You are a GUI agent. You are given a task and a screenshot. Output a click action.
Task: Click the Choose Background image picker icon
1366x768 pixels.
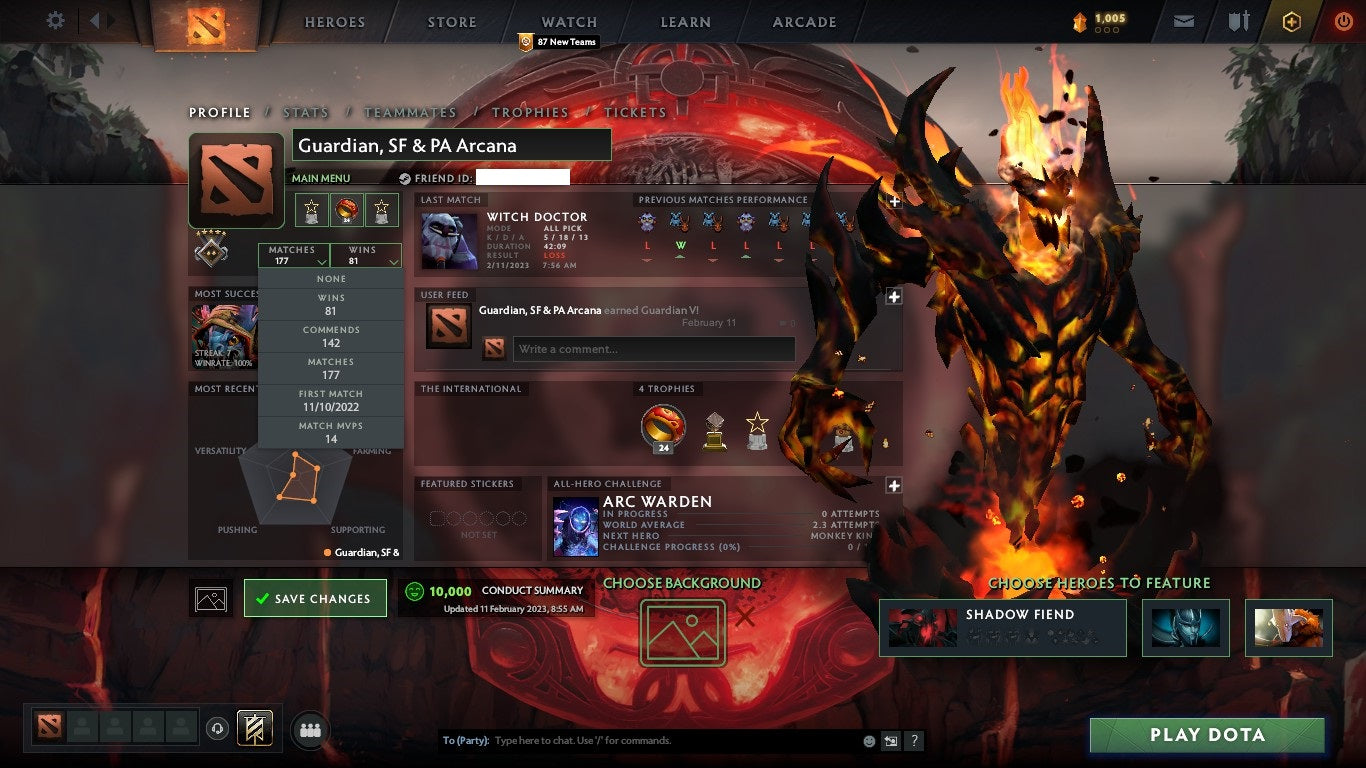(683, 634)
